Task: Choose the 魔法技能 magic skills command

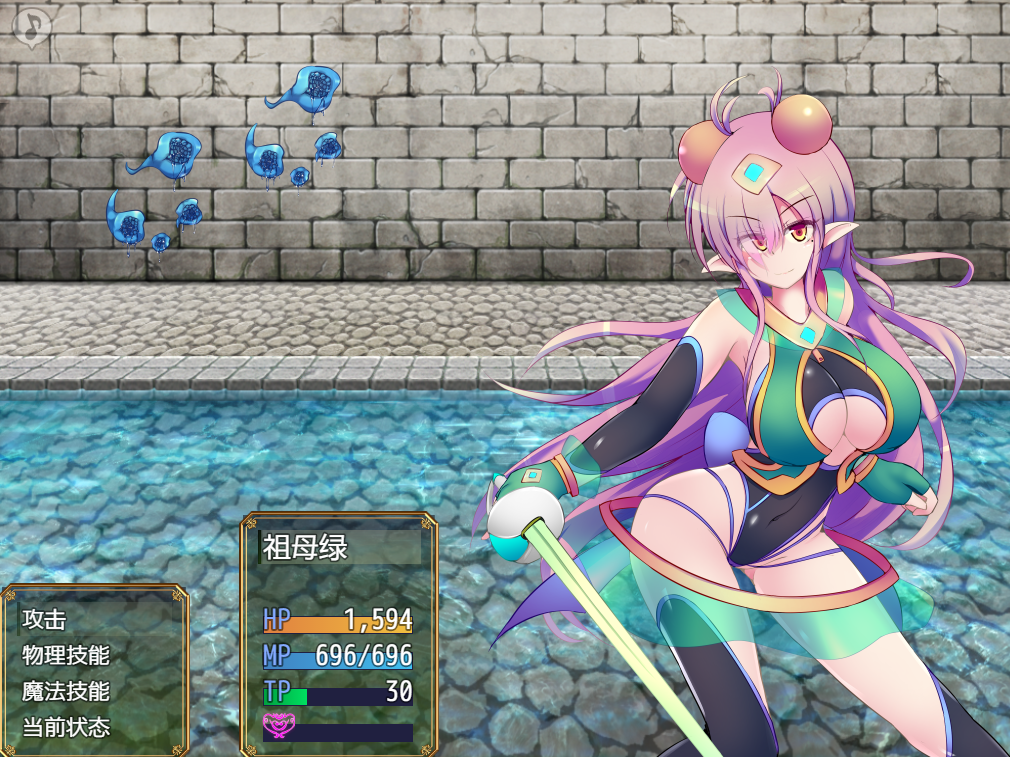Action: (x=66, y=691)
